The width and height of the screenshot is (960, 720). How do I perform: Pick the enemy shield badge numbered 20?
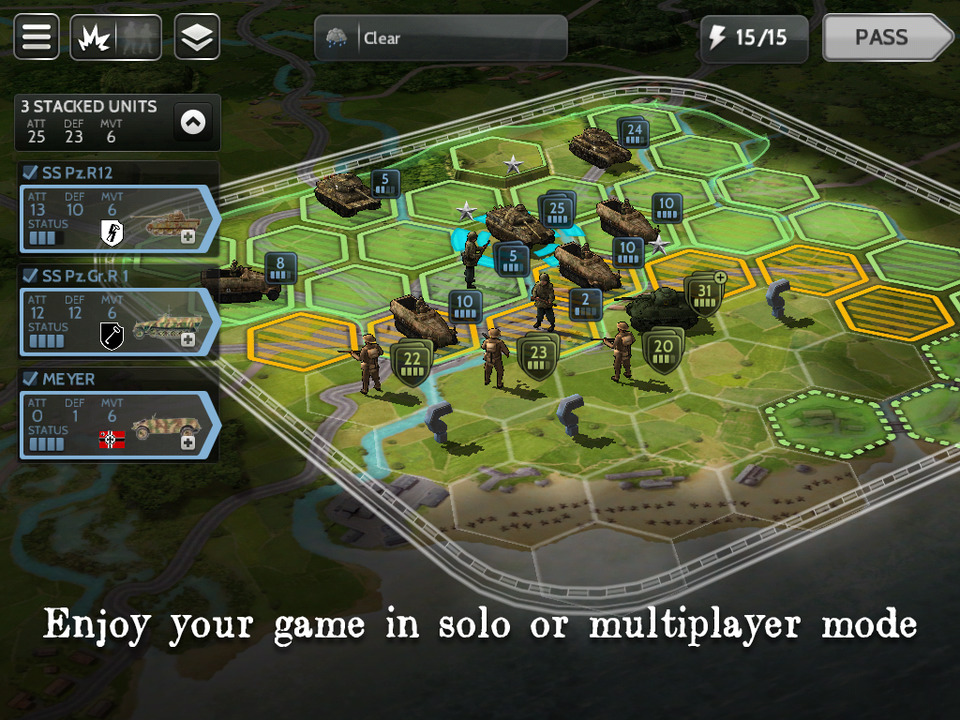pyautogui.click(x=663, y=351)
